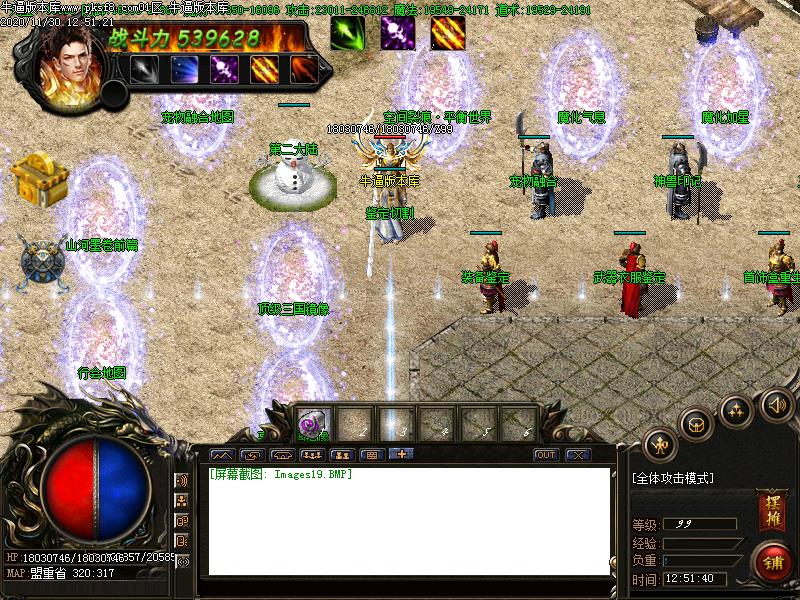Click the golden treasure chest icon
This screenshot has height=600, width=800.
(x=38, y=178)
